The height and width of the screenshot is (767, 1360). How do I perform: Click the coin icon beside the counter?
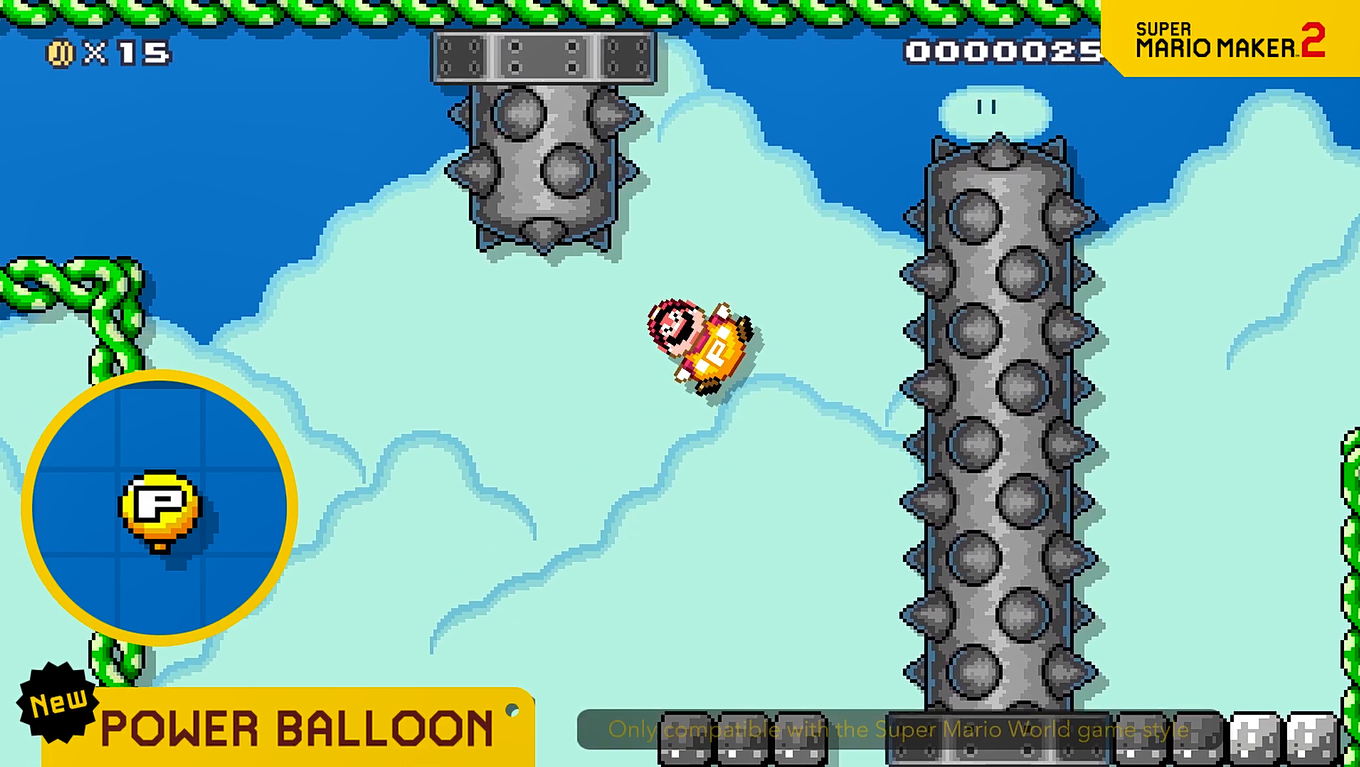click(59, 53)
